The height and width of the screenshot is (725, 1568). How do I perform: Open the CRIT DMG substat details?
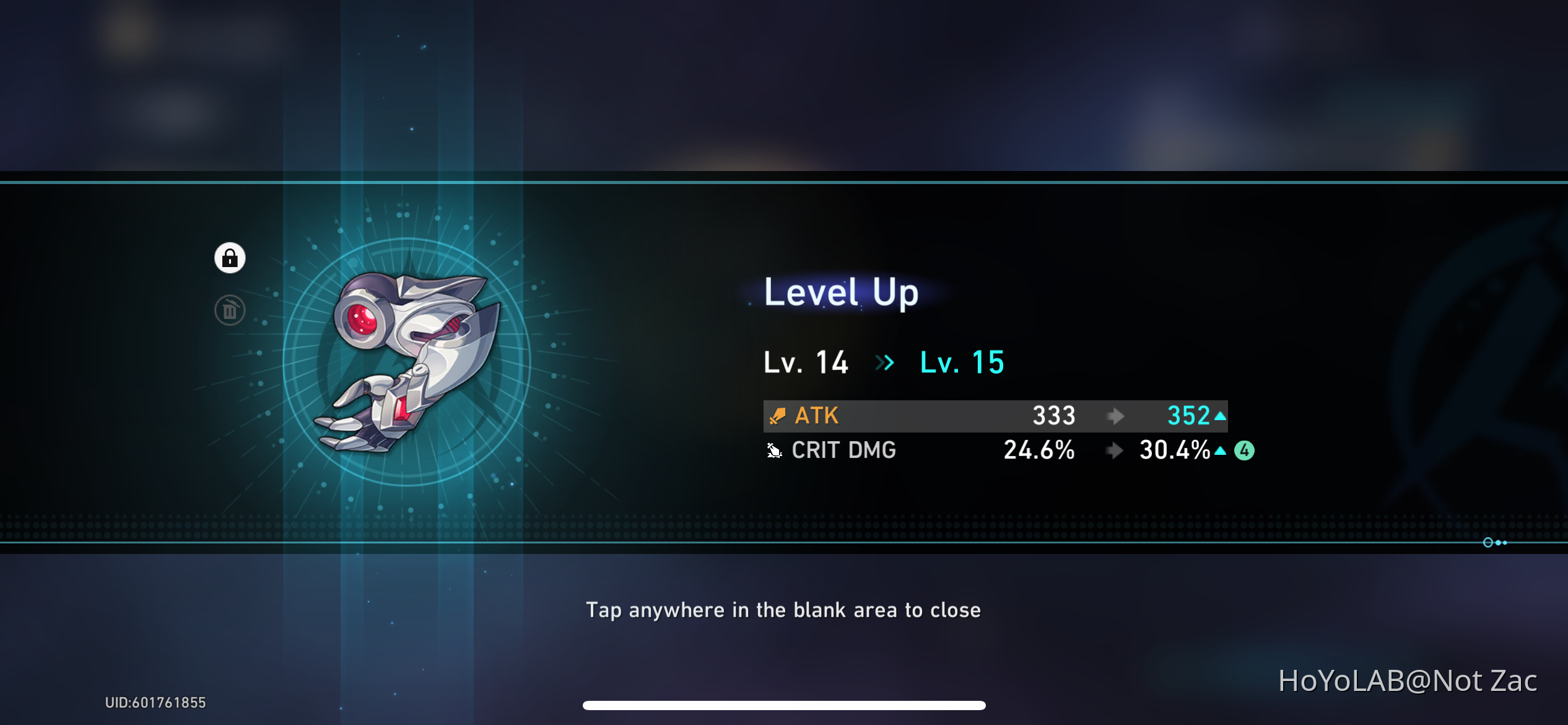click(844, 450)
